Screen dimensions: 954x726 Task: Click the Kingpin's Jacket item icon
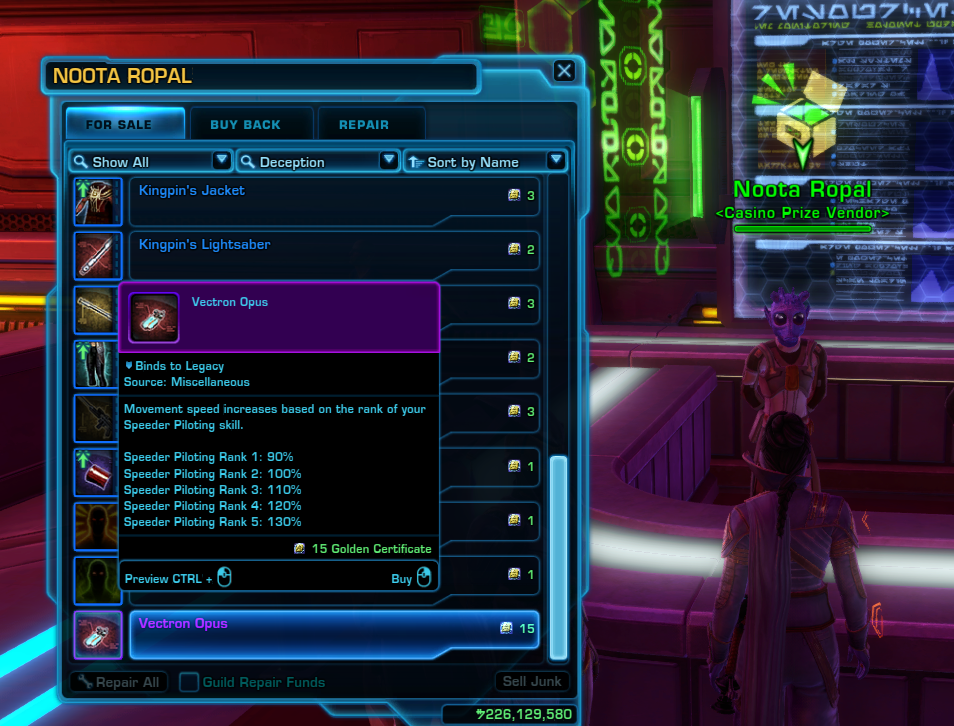(98, 202)
